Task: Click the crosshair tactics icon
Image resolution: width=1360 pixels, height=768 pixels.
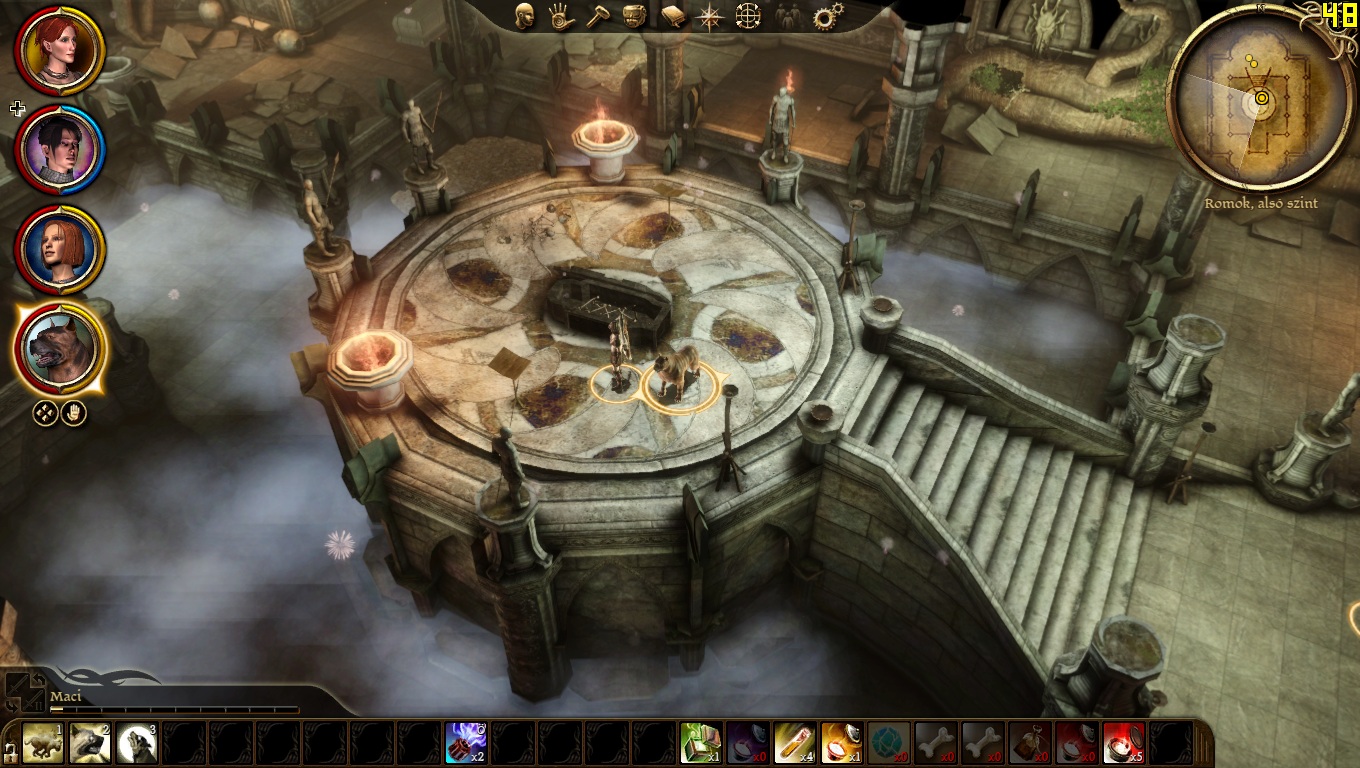Action: click(748, 16)
